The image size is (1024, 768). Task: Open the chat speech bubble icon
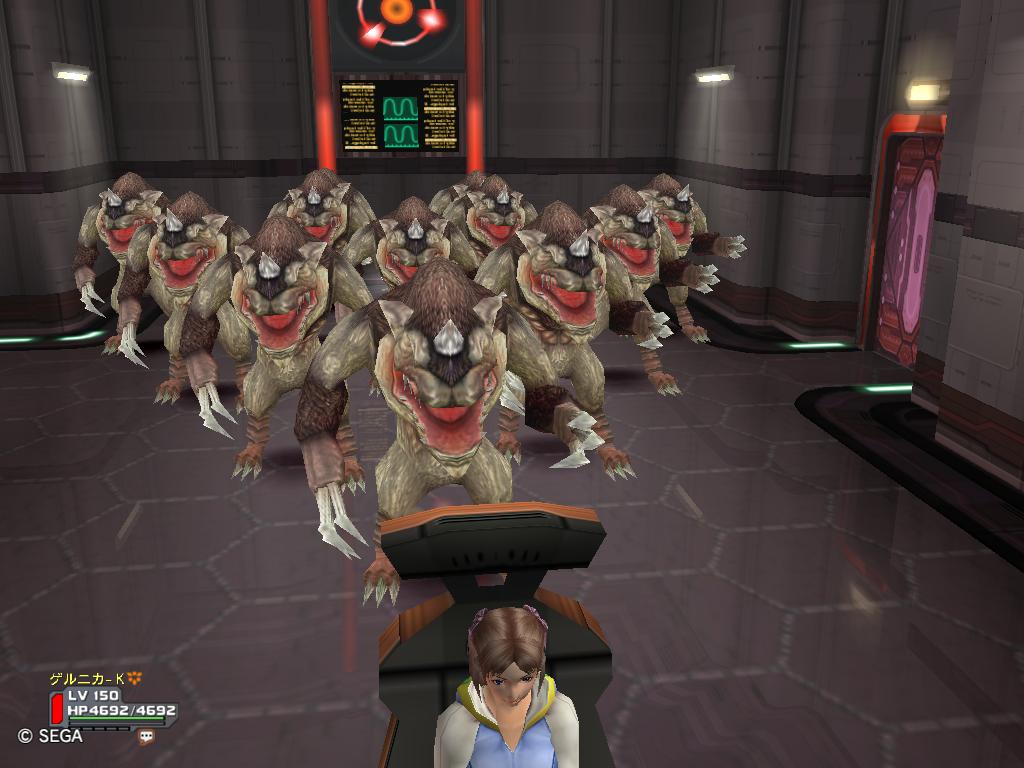[147, 737]
